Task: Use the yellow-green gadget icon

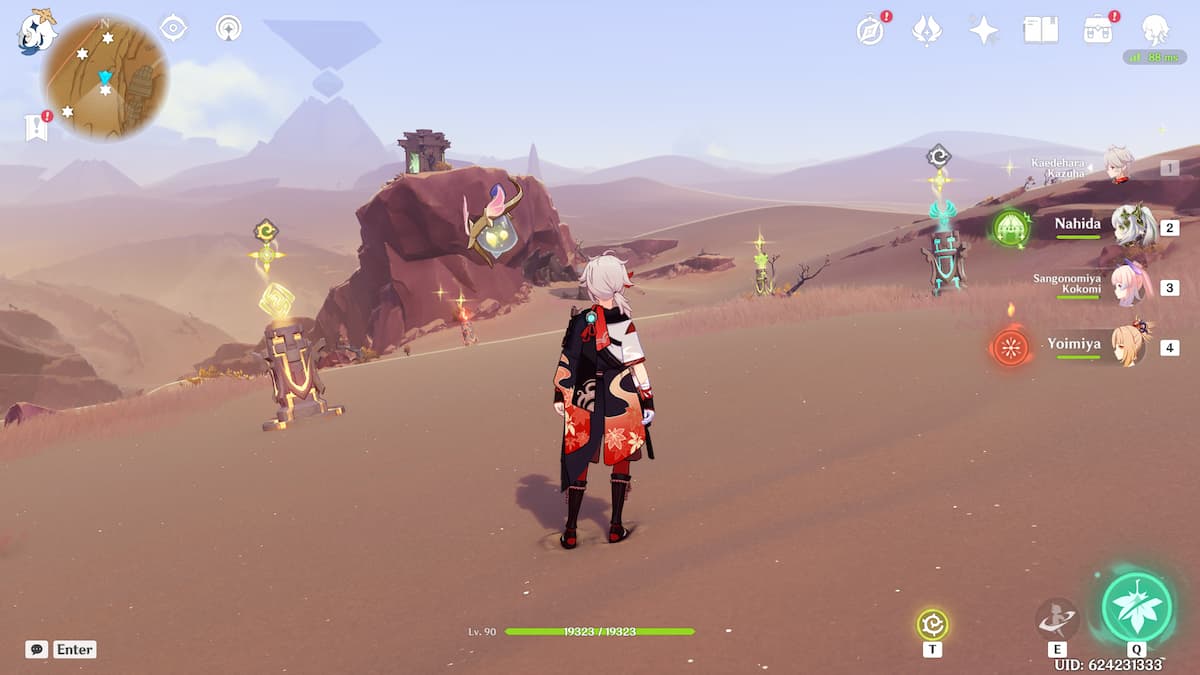Action: tap(932, 625)
